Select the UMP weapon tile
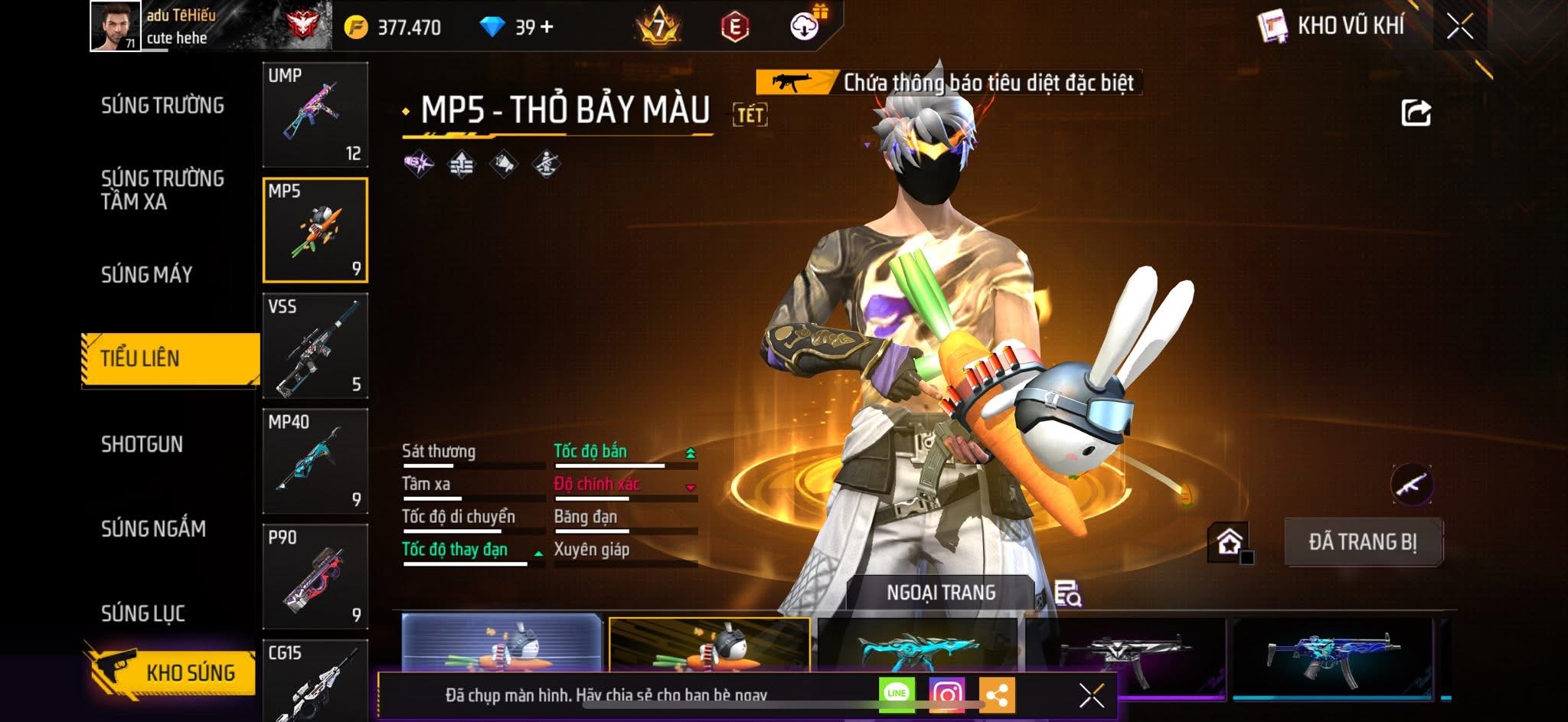 (315, 114)
